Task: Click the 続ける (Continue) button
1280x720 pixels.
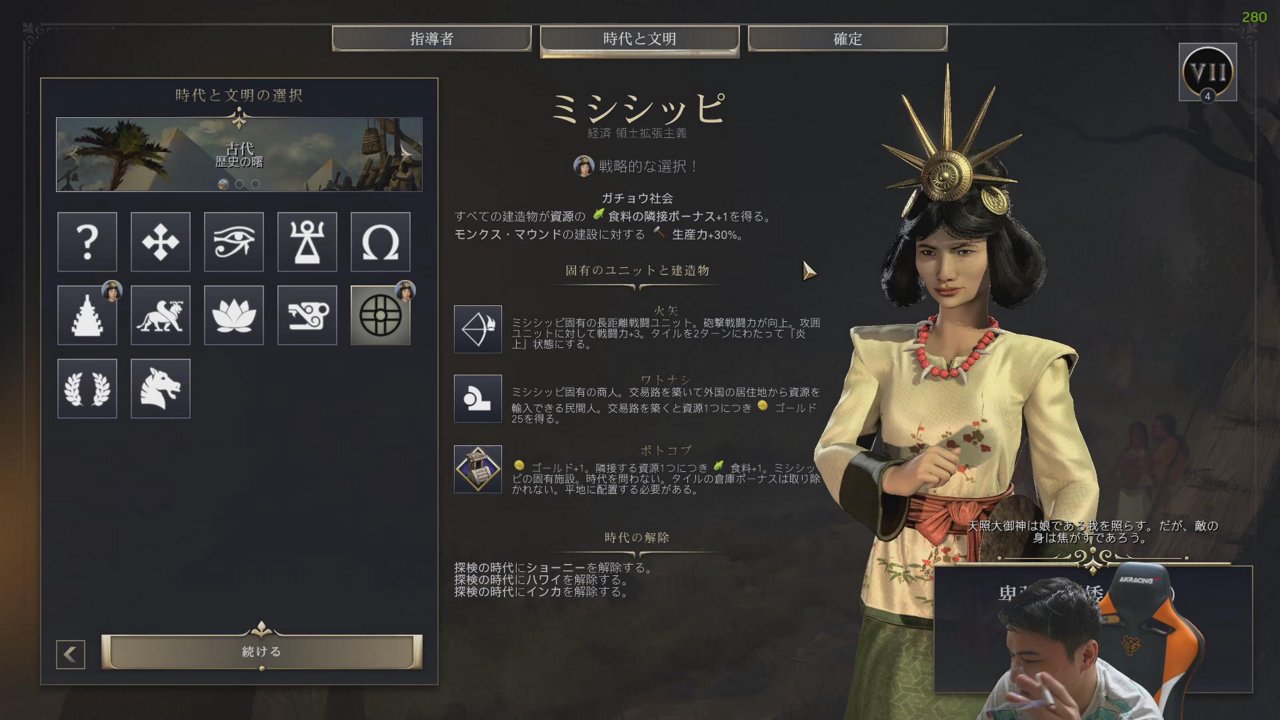Action: click(262, 652)
